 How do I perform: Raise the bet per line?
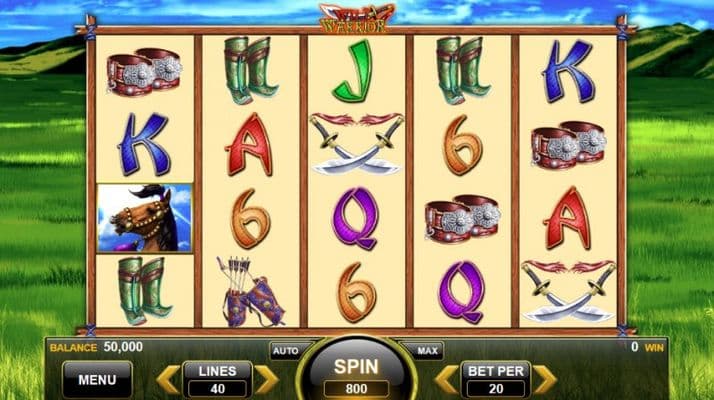543,379
